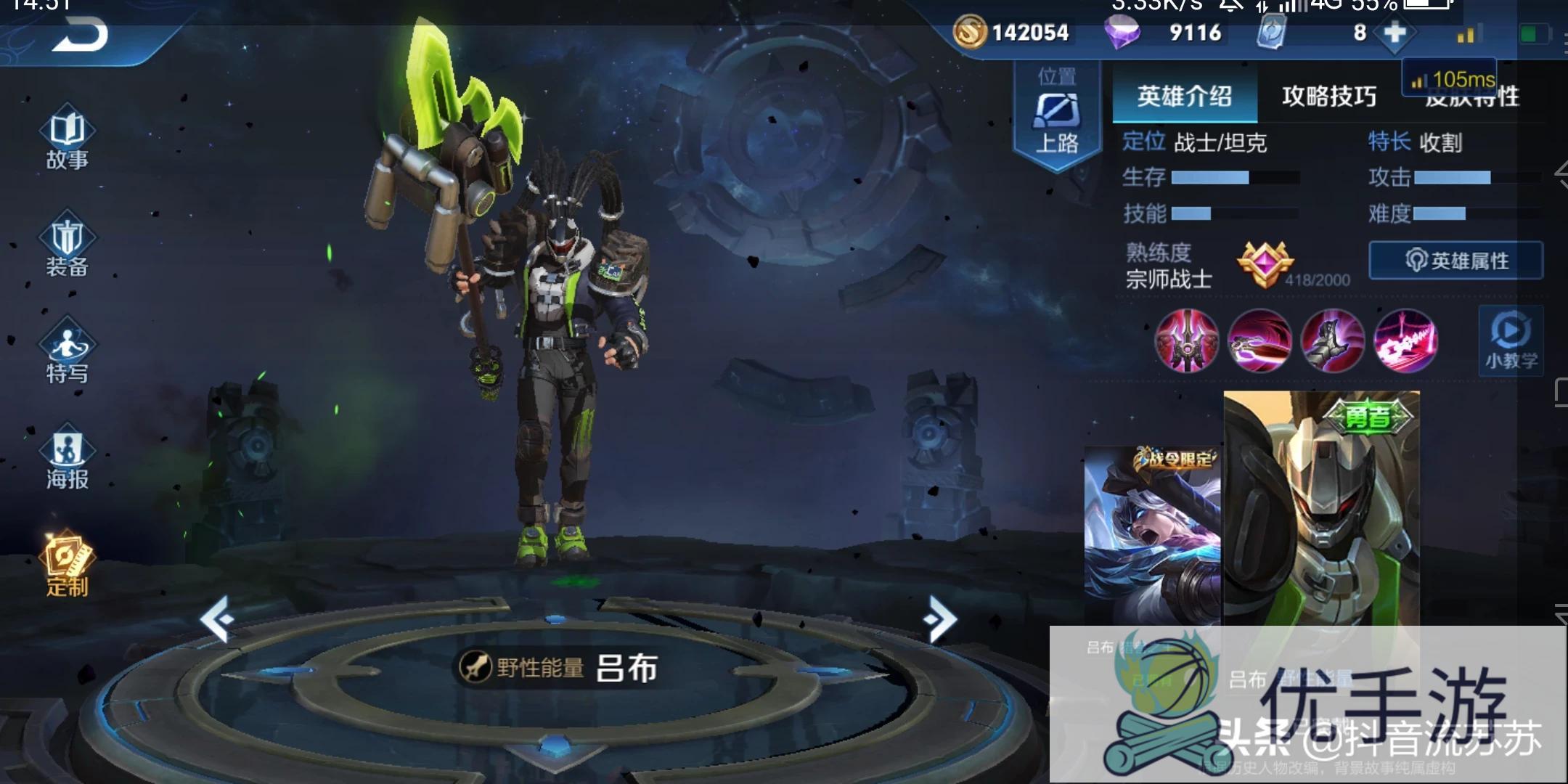This screenshot has height=784, width=1568.
Task: Select the trident passive skill icon
Action: pos(1187,340)
